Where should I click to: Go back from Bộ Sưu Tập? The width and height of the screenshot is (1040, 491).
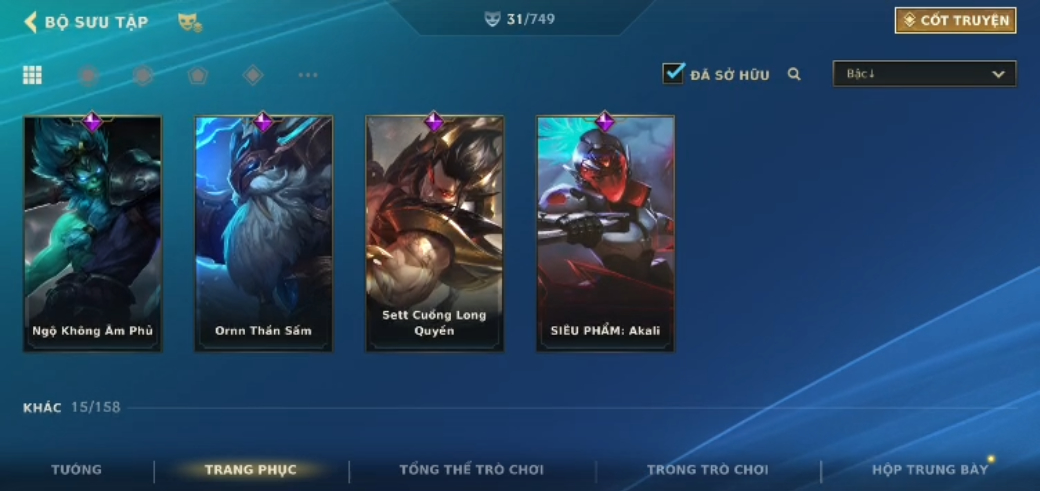31,22
